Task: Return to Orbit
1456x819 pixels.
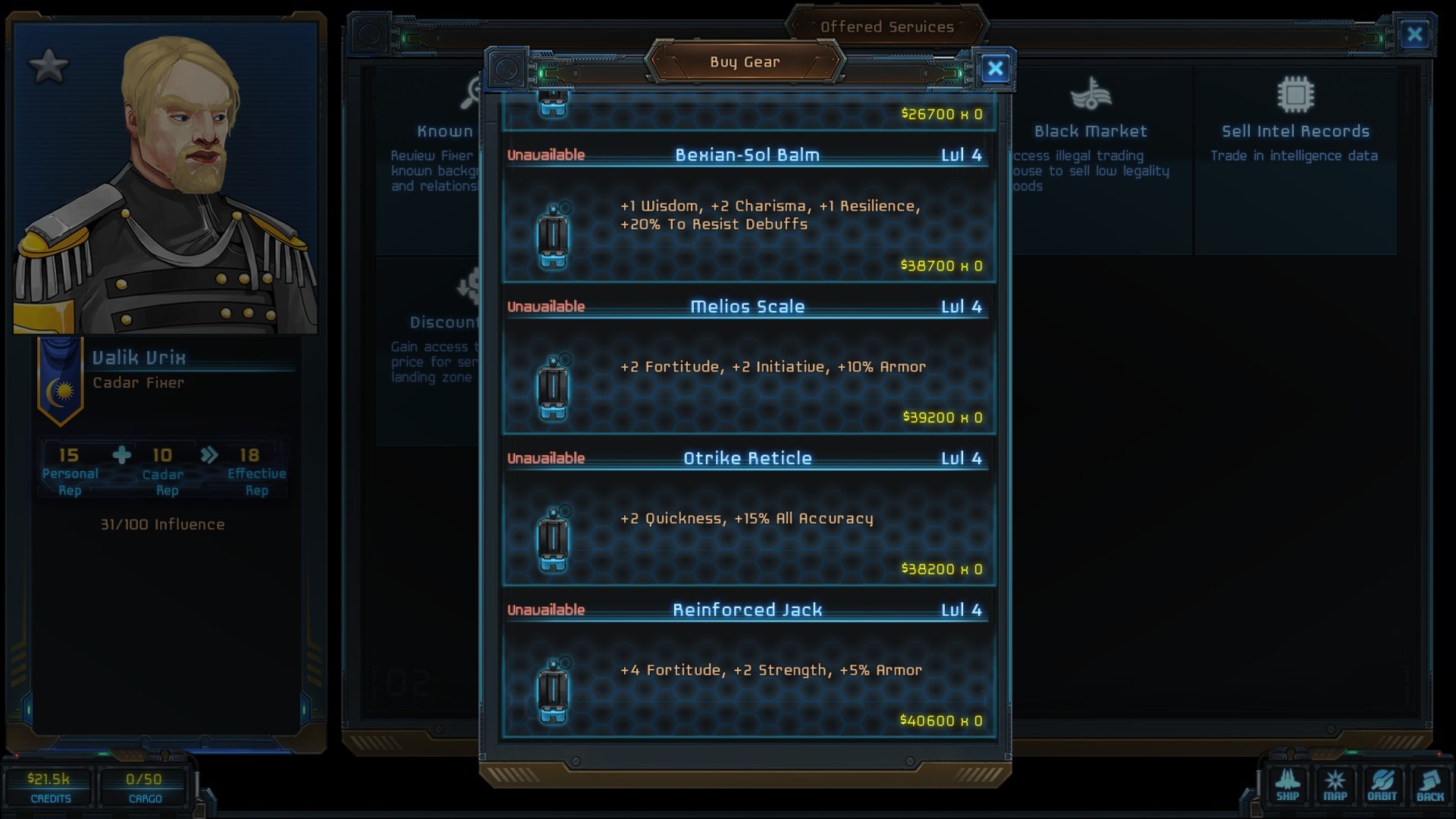Action: tap(1382, 786)
